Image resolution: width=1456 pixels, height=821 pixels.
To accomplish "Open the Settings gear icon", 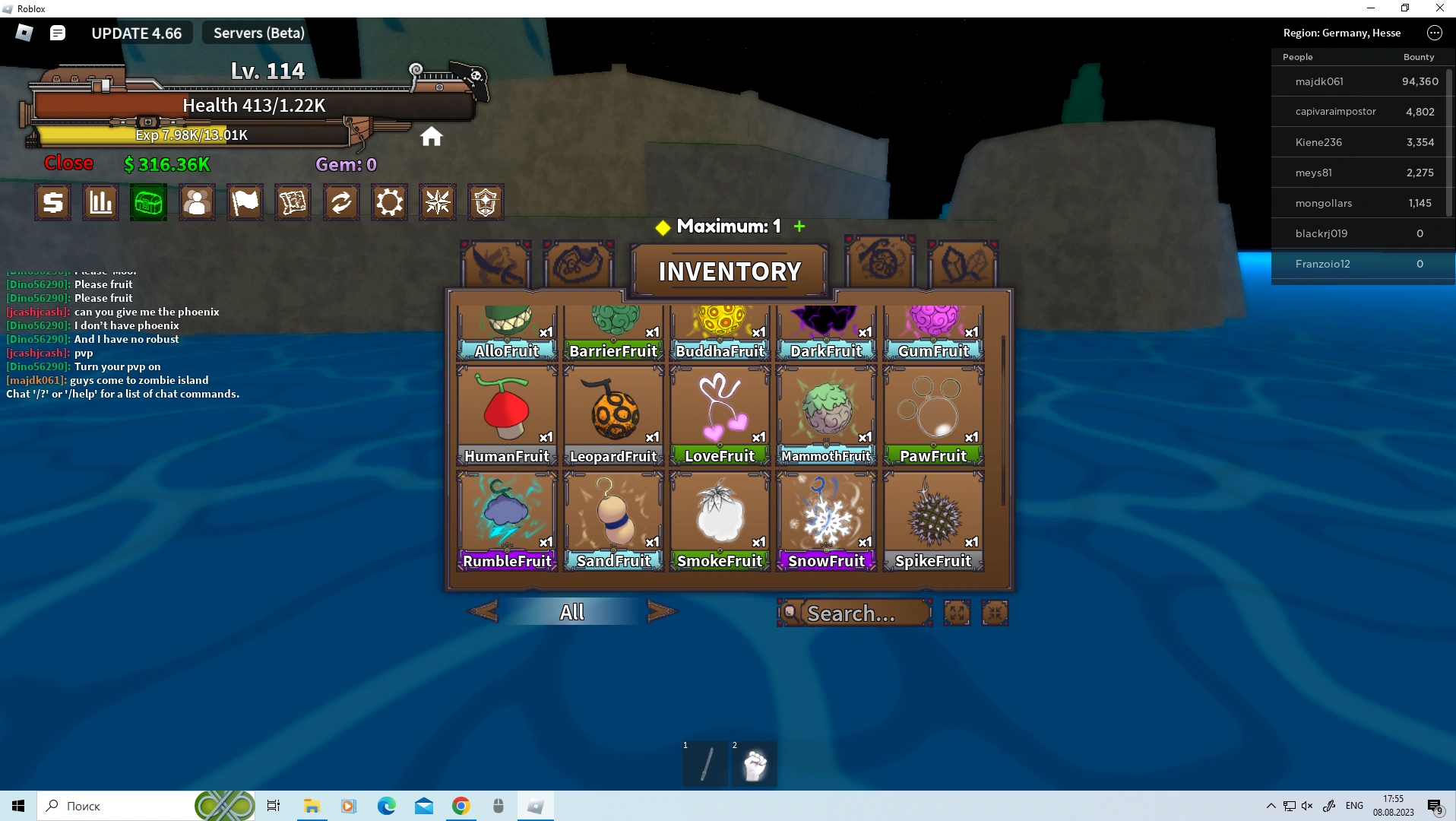I will pos(389,202).
